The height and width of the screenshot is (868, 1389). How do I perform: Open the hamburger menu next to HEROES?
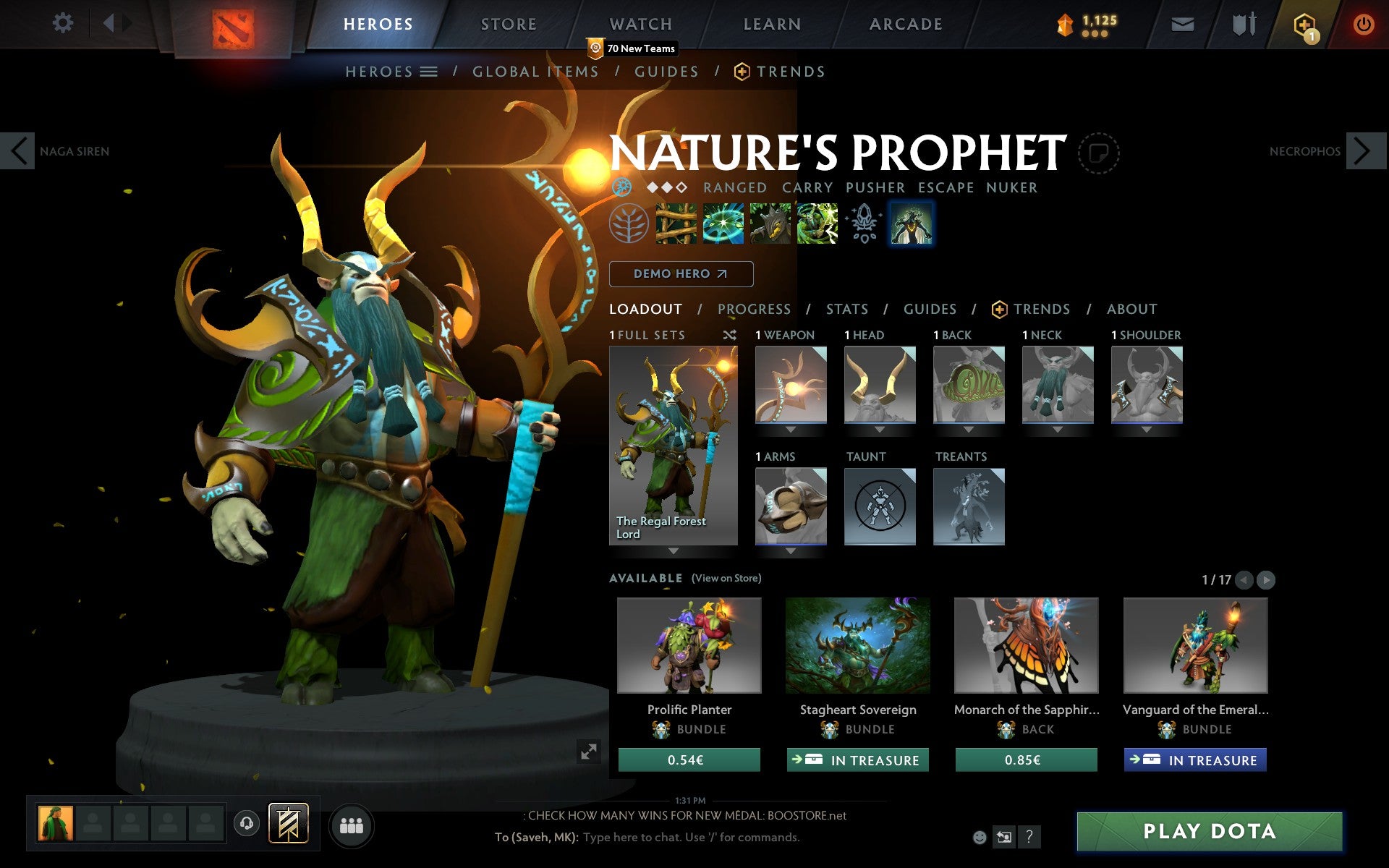pos(429,72)
